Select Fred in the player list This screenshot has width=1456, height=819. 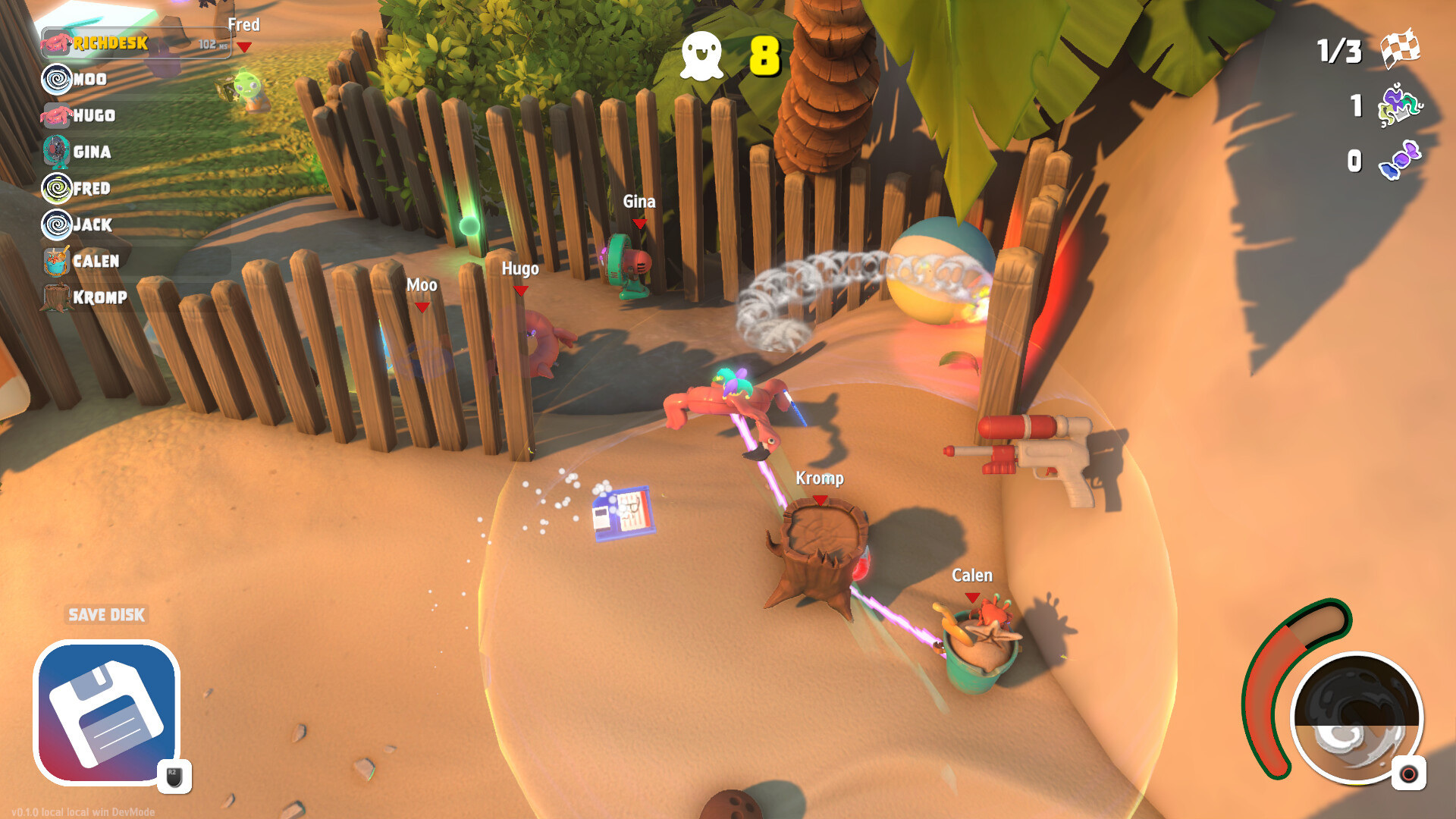(x=92, y=188)
